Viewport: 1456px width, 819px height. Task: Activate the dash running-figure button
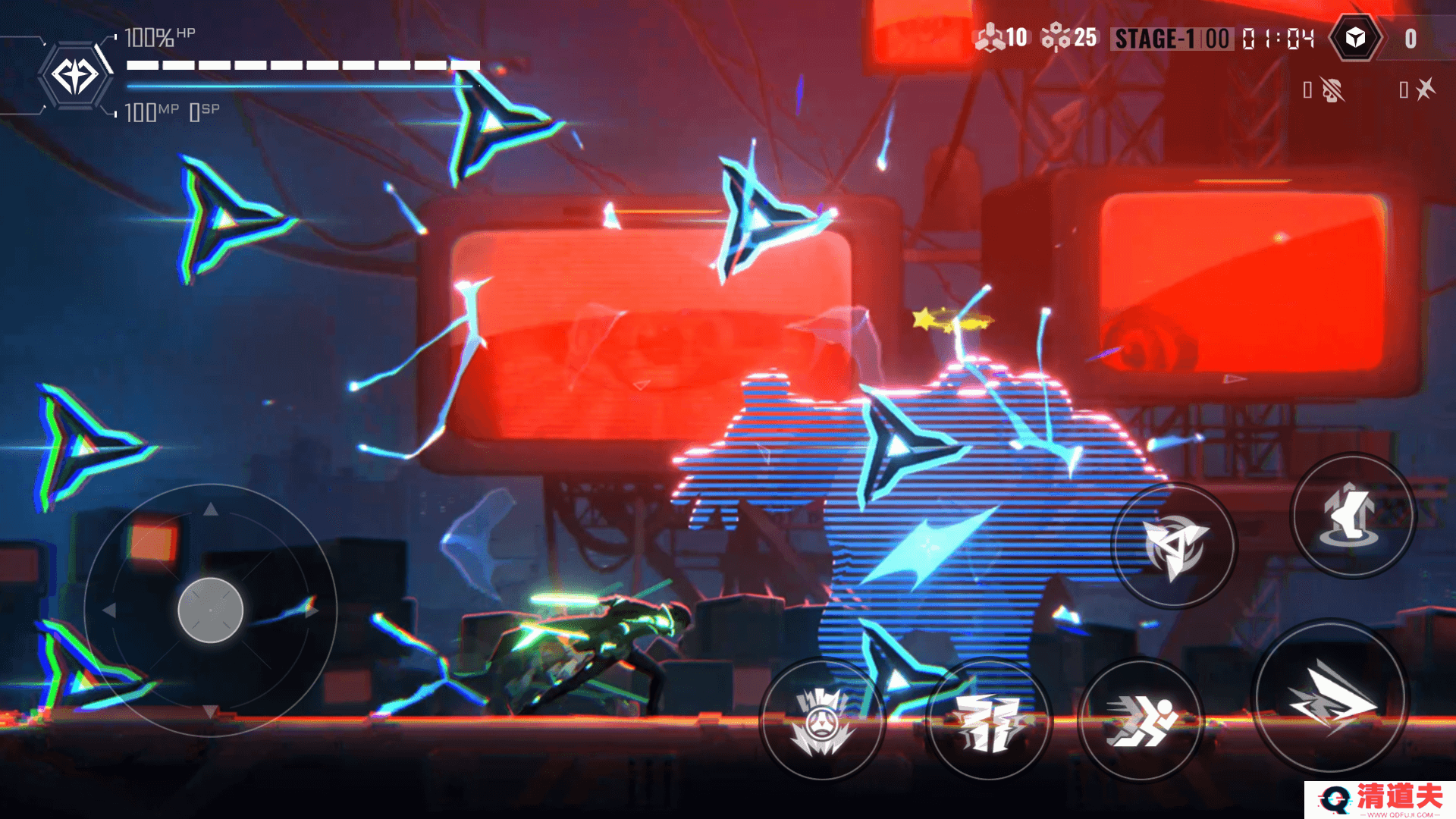point(1140,720)
